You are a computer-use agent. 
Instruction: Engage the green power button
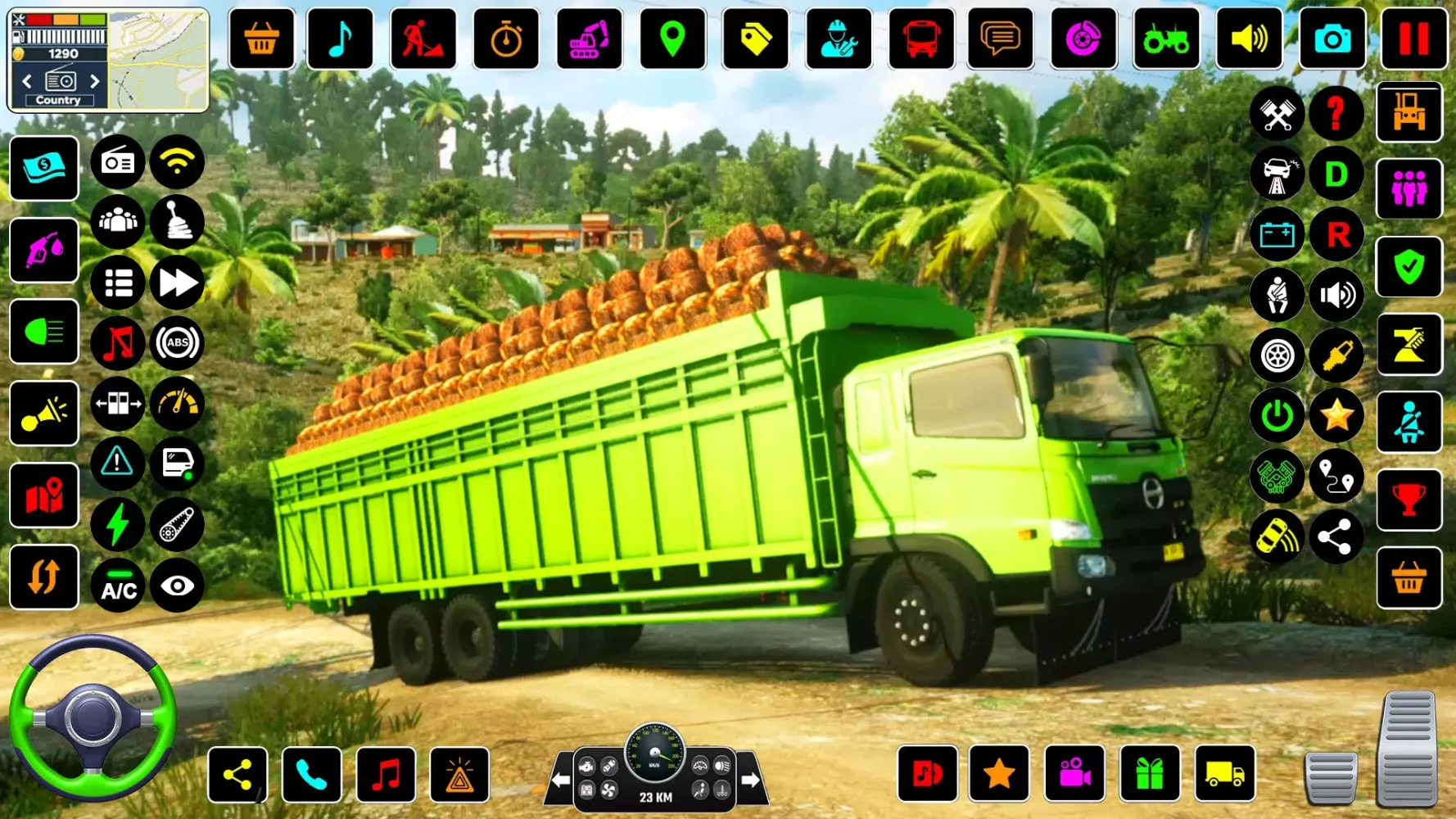click(1277, 416)
